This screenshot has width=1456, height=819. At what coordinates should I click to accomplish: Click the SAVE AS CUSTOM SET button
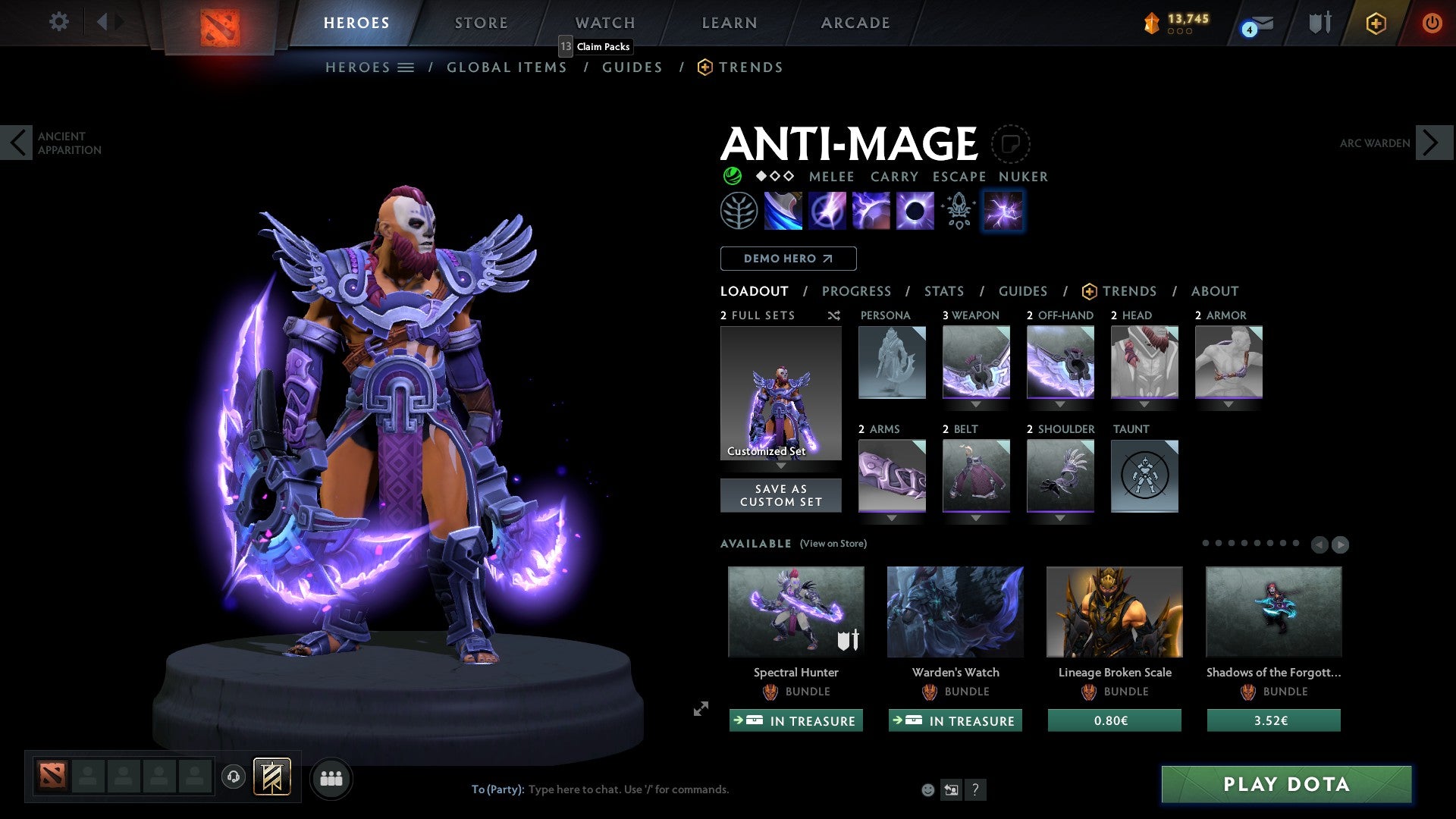point(780,495)
